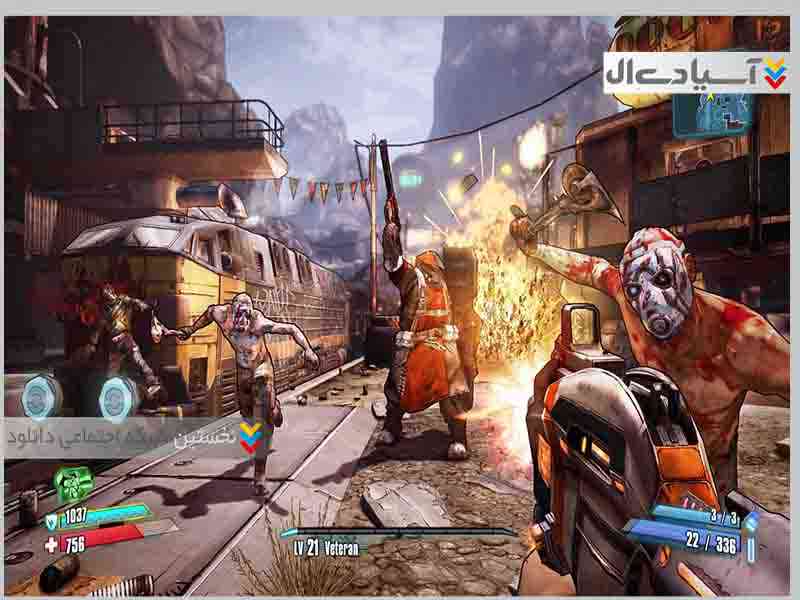Click the Asiadl logo banner
The image size is (800, 600).
pos(696,72)
